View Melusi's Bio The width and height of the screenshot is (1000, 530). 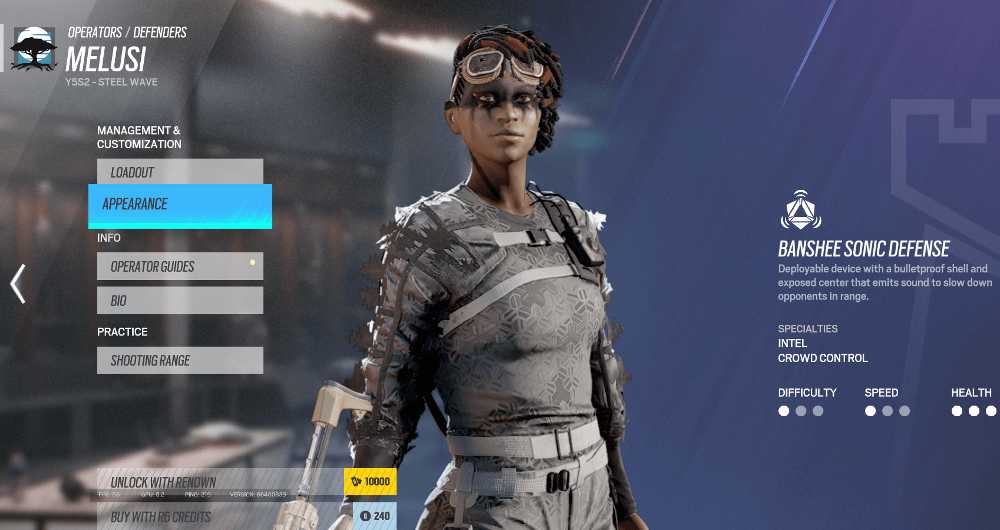180,301
